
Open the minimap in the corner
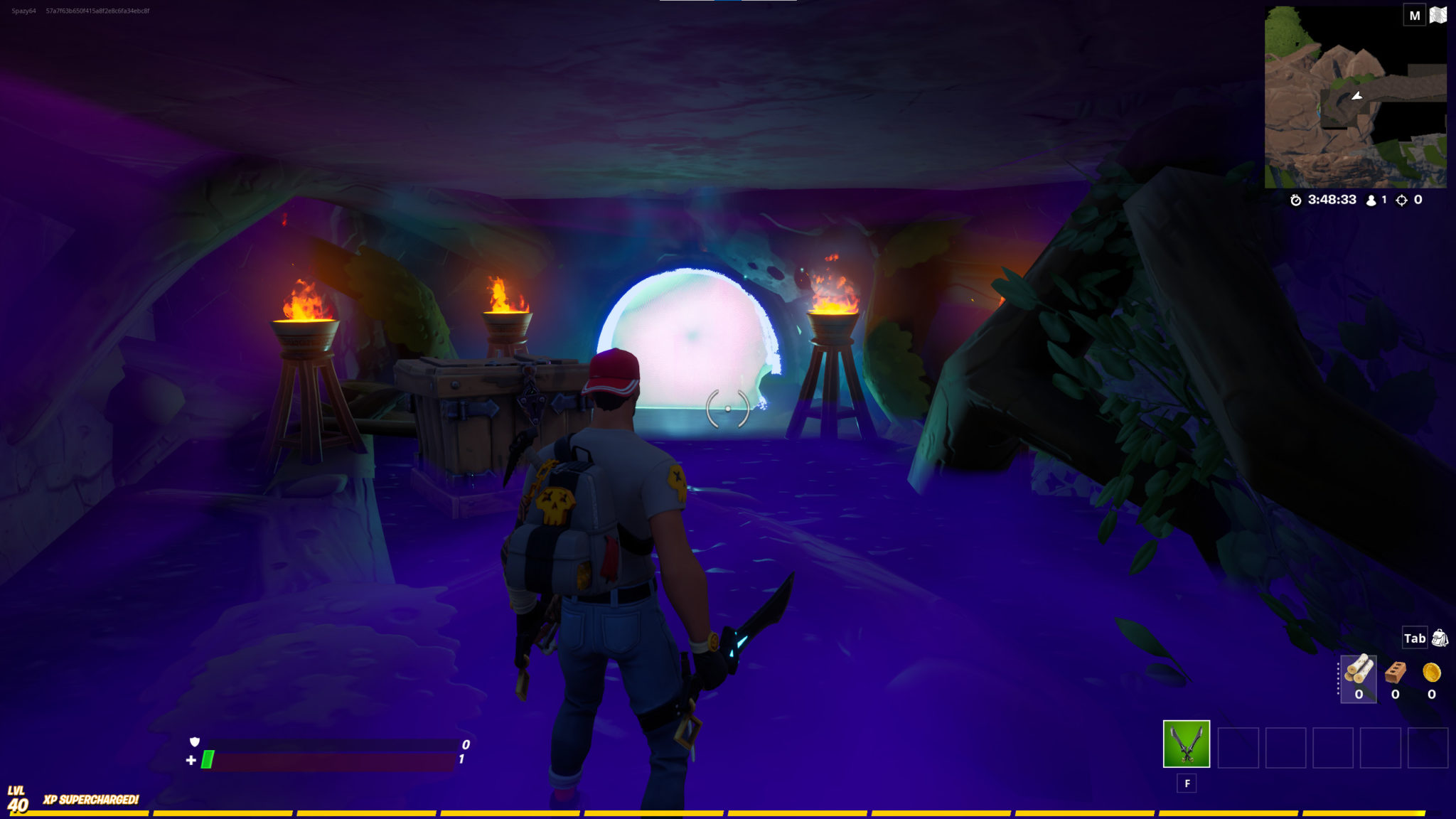click(x=1355, y=97)
